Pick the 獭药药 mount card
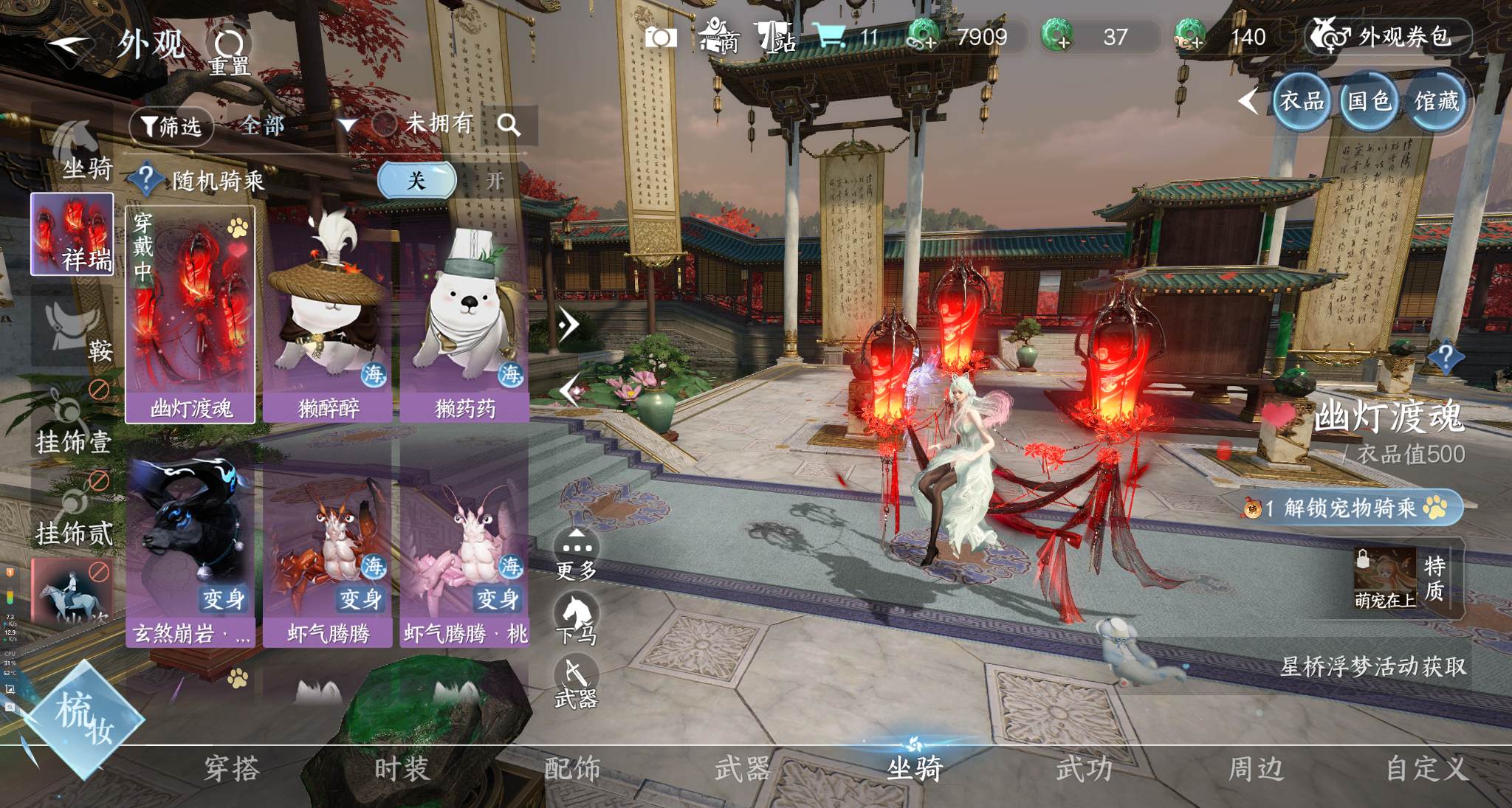 (465, 315)
